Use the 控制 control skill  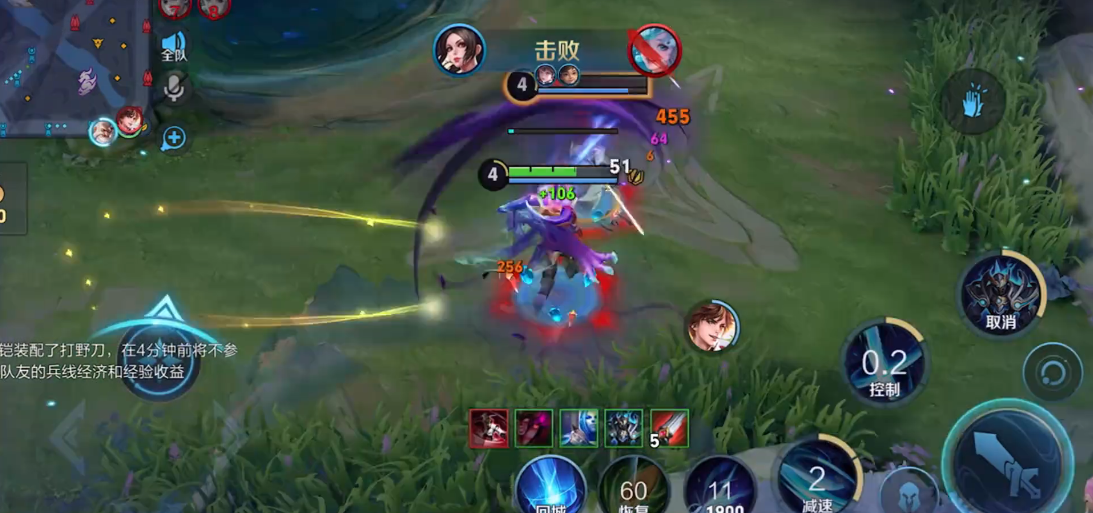[x=884, y=362]
